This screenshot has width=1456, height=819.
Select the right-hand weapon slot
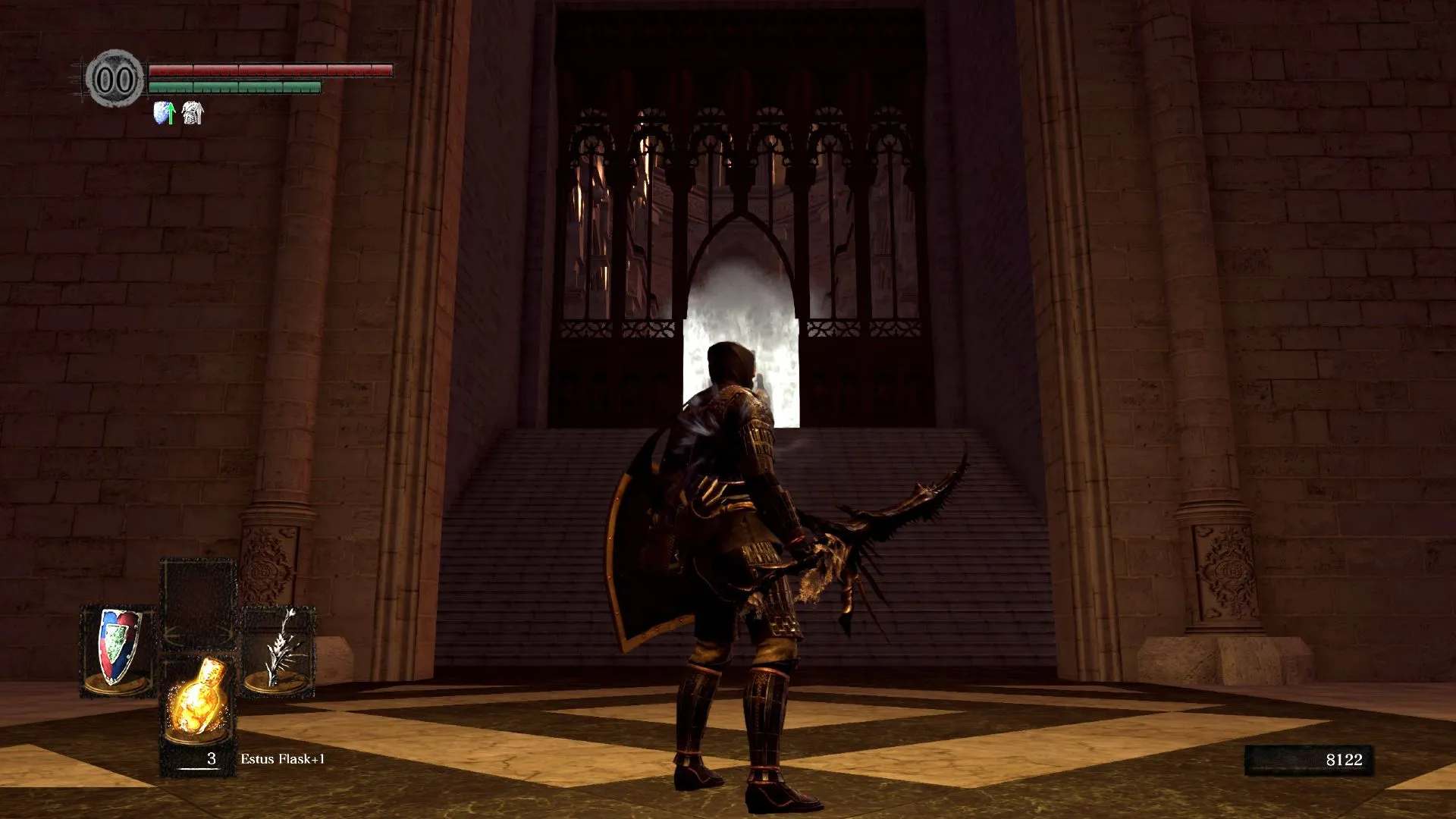coord(279,649)
